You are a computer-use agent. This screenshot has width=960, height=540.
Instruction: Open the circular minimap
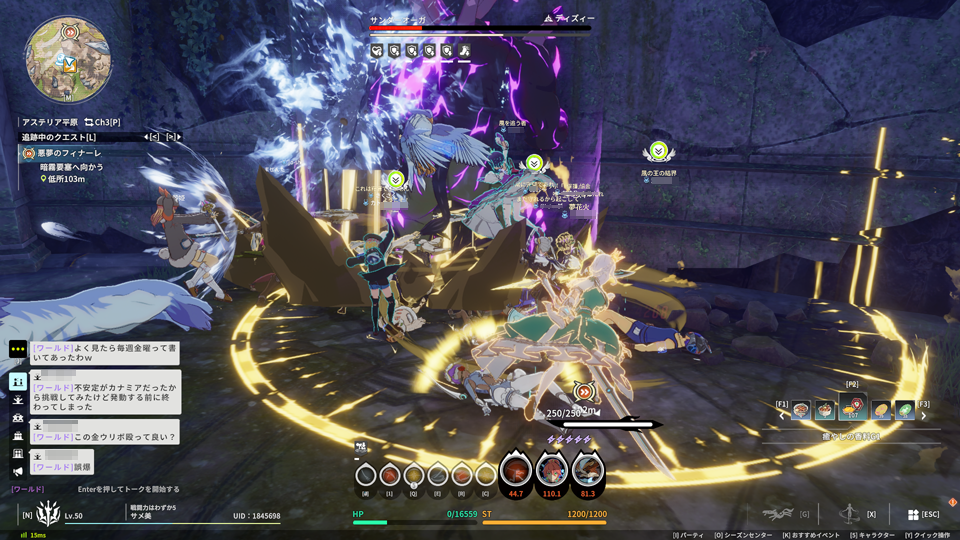tap(66, 59)
